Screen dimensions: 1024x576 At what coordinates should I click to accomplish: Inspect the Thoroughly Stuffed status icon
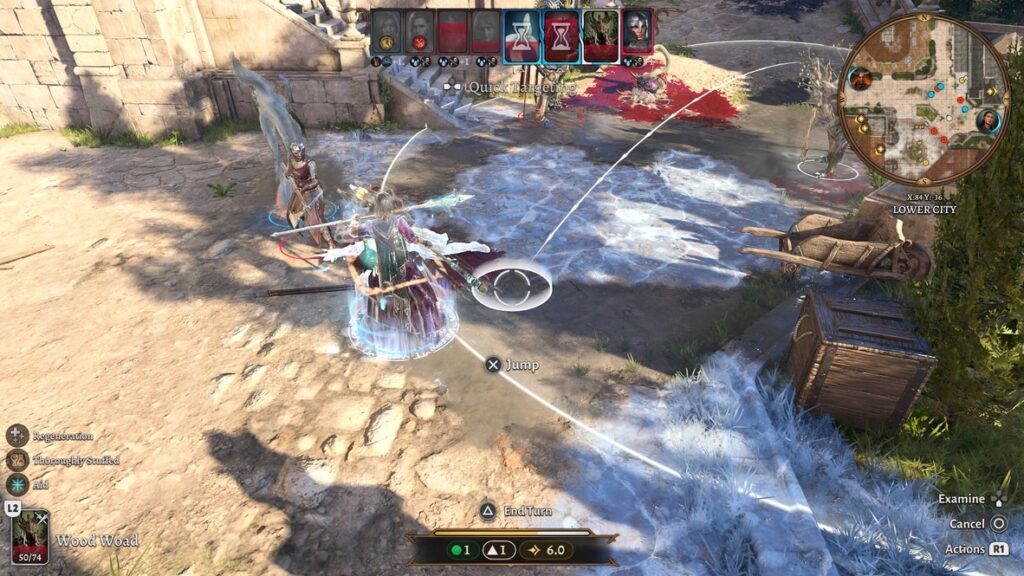[18, 460]
